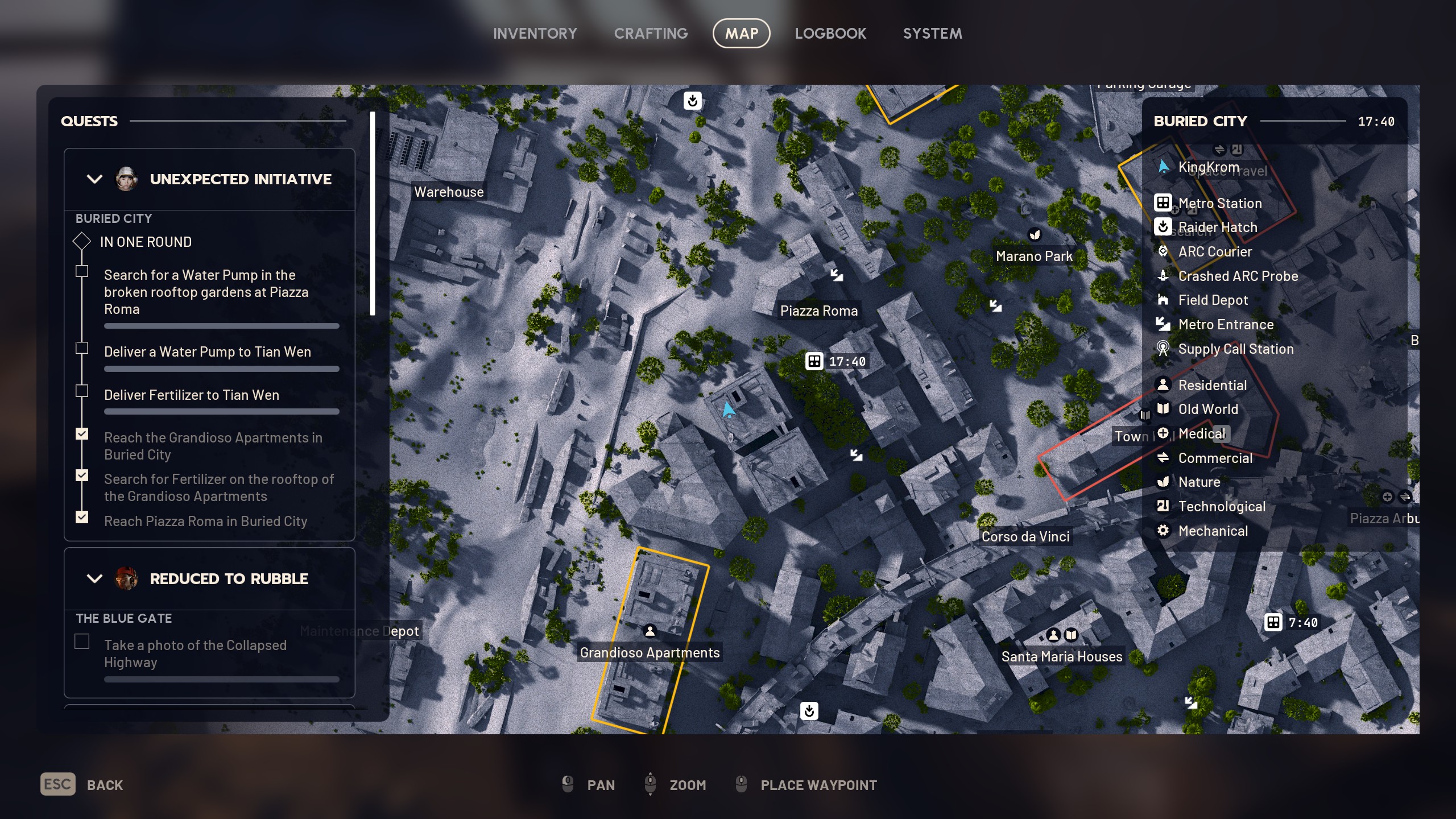Screen dimensions: 1456x819
Task: Click the Field Depot icon in the legend
Action: (1164, 300)
